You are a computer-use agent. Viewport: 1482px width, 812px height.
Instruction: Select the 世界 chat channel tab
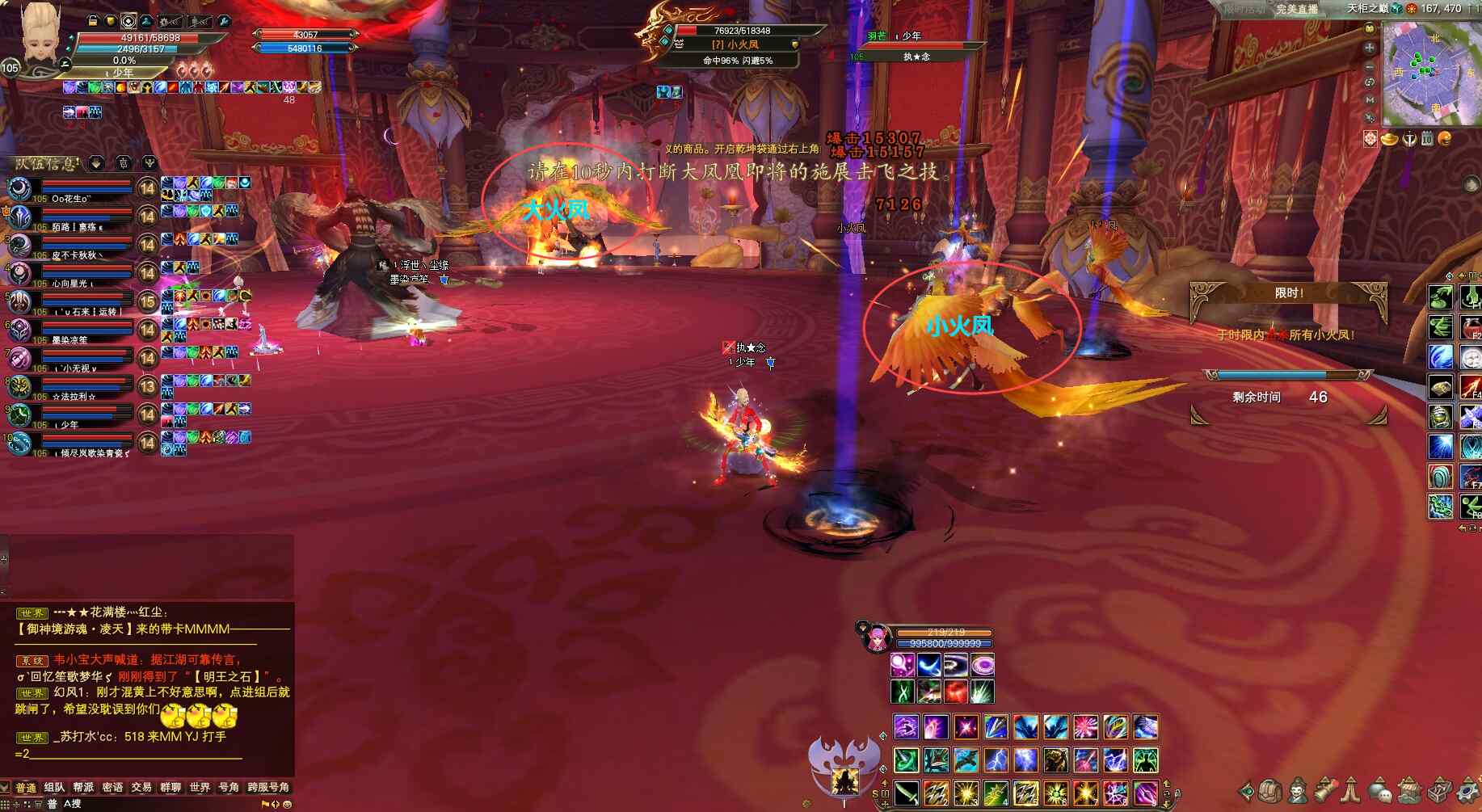coord(200,787)
